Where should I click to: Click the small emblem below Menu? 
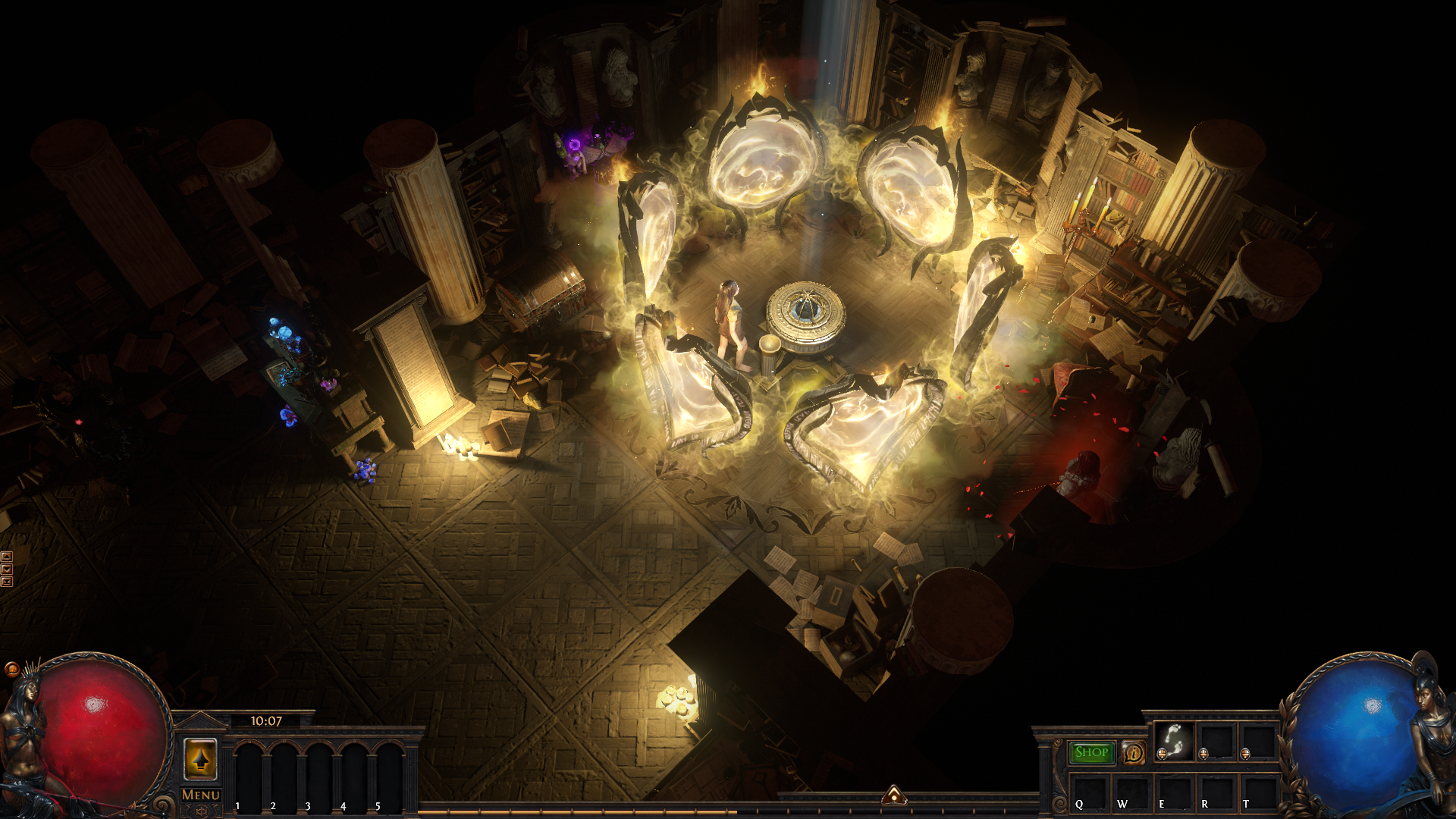pyautogui.click(x=201, y=811)
